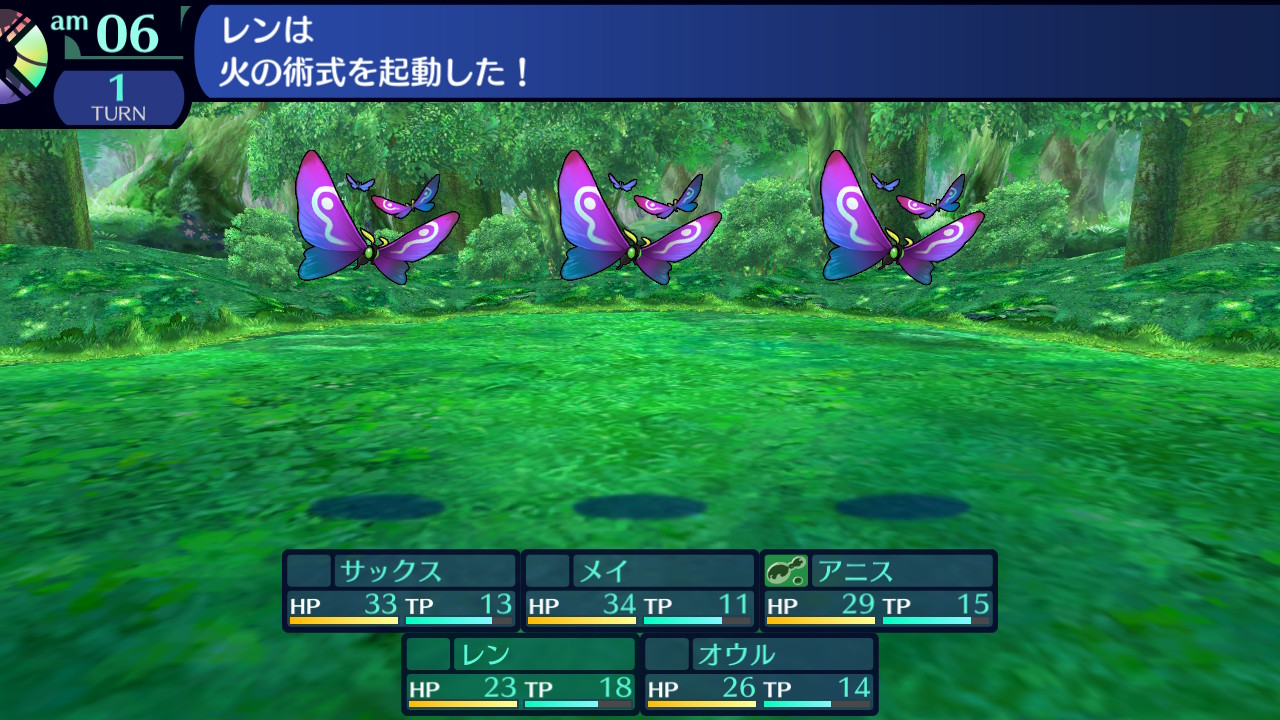The width and height of the screenshot is (1280, 720).
Task: Advance the レンは battle message box
Action: 735,50
